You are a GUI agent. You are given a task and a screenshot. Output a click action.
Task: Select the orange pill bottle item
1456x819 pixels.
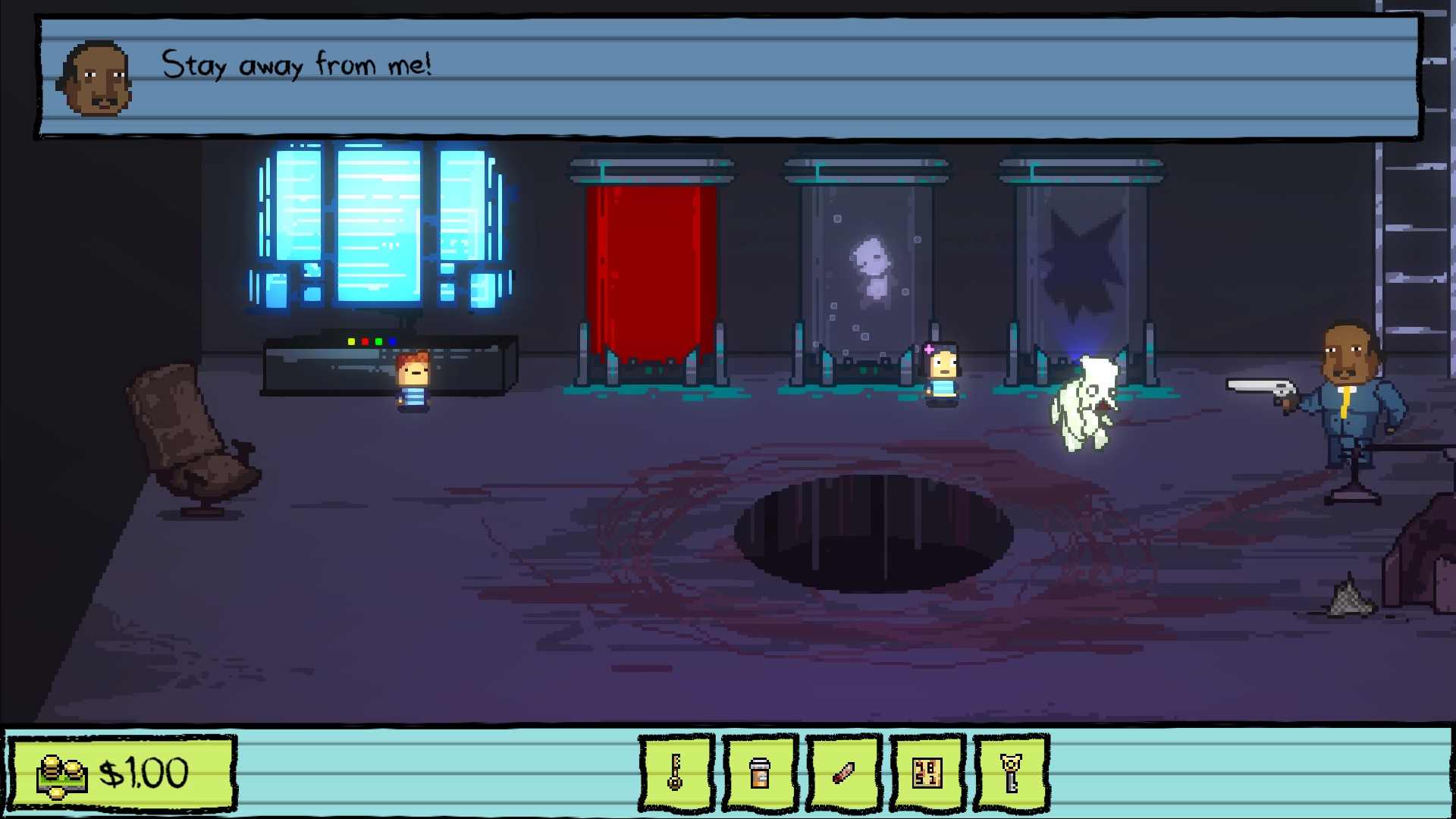(761, 773)
